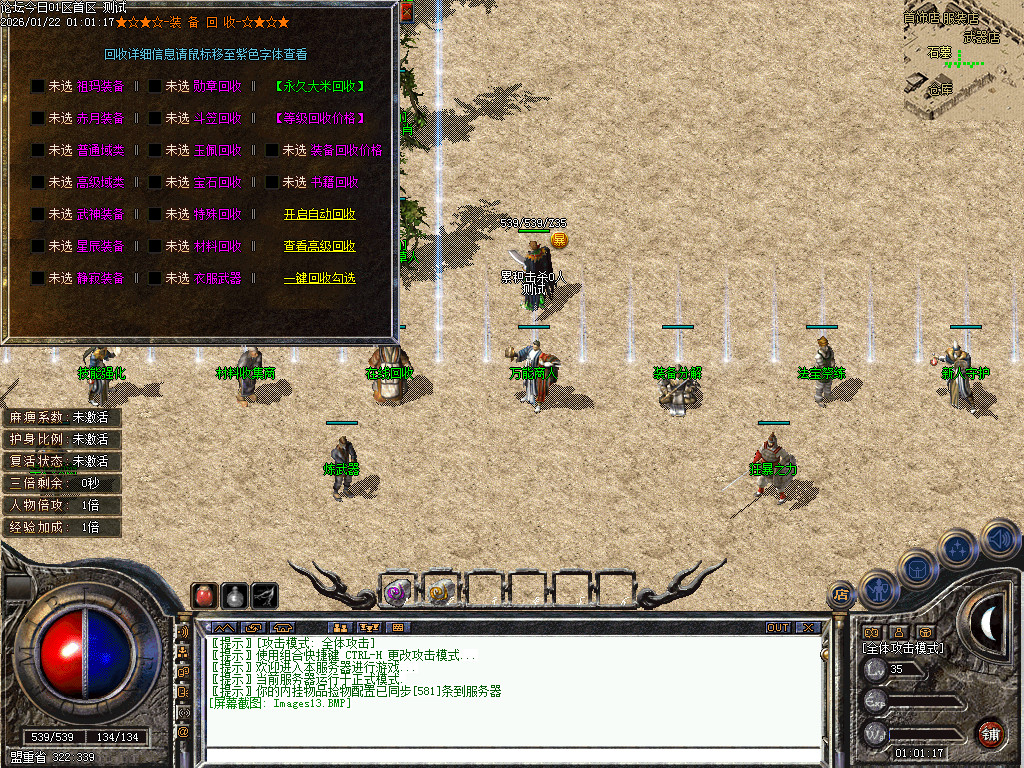Select the purple swirl scroll in the belt
Screen dimensions: 1024x768
click(396, 592)
